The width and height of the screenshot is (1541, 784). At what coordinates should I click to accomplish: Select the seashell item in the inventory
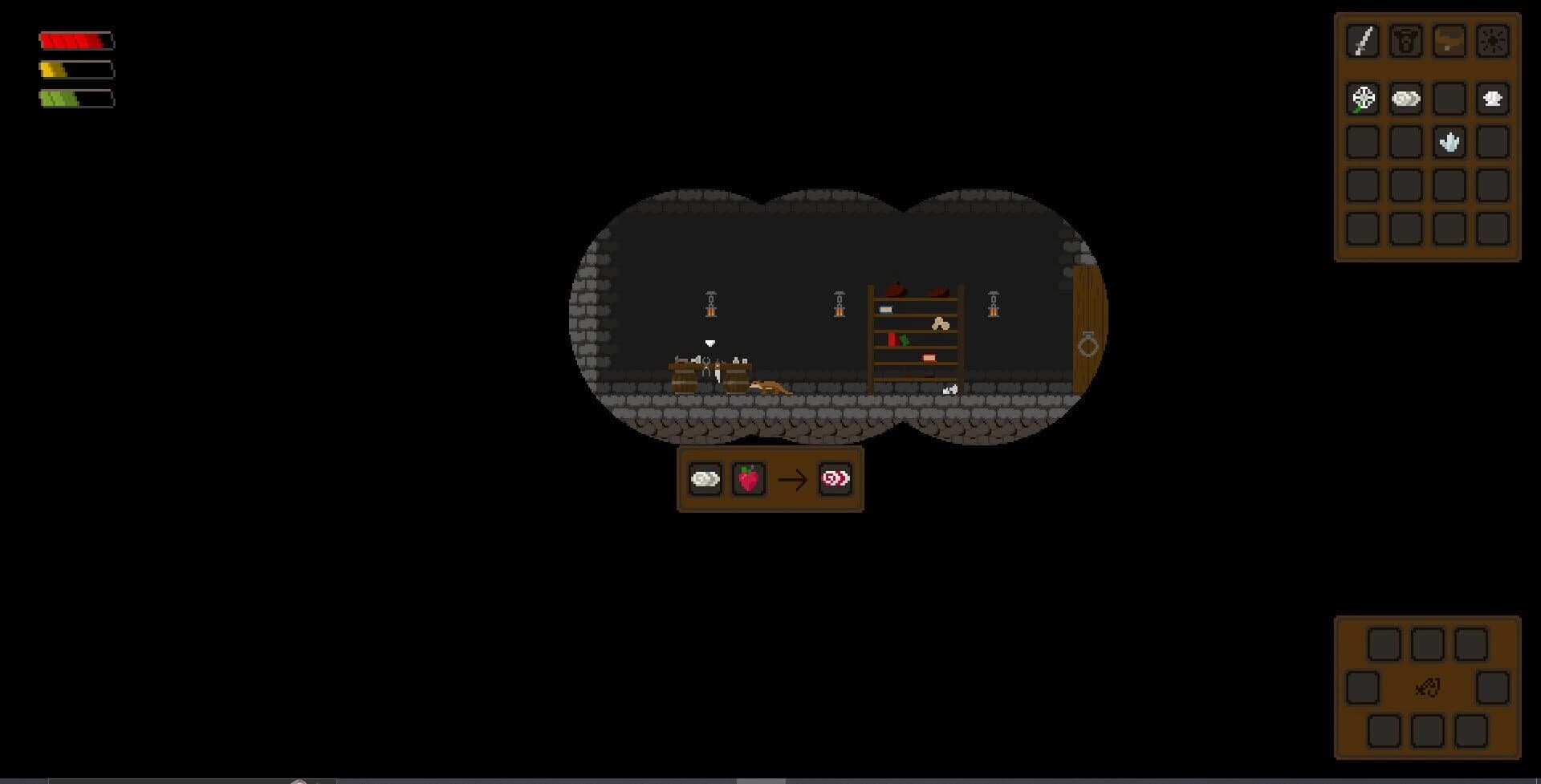point(1491,99)
